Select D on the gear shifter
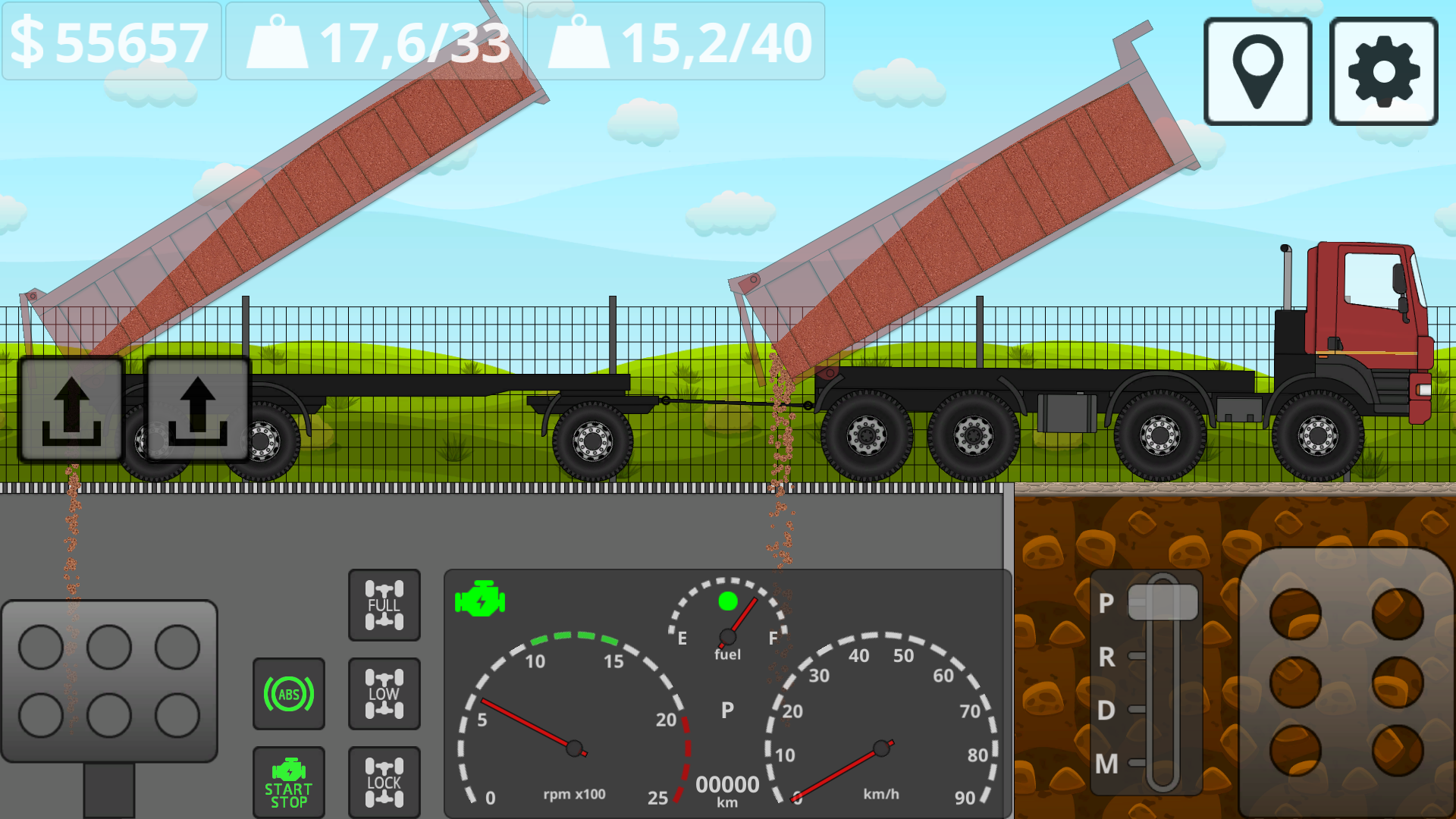This screenshot has height=819, width=1456. (1107, 711)
